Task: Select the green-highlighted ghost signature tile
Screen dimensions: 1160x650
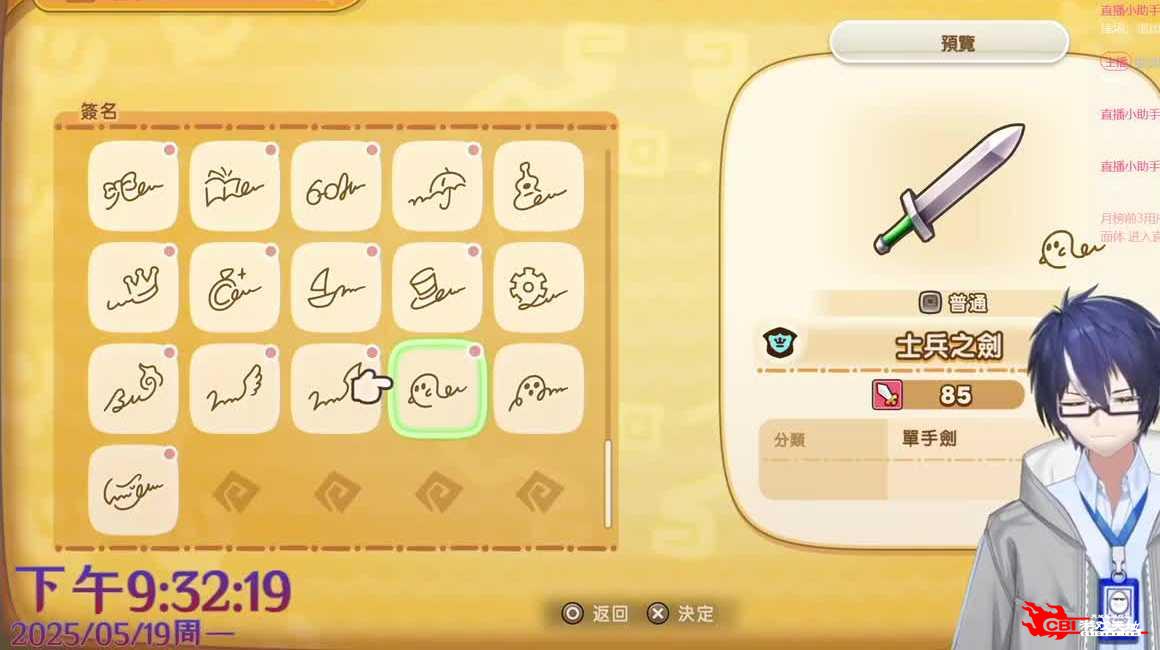Action: click(437, 388)
